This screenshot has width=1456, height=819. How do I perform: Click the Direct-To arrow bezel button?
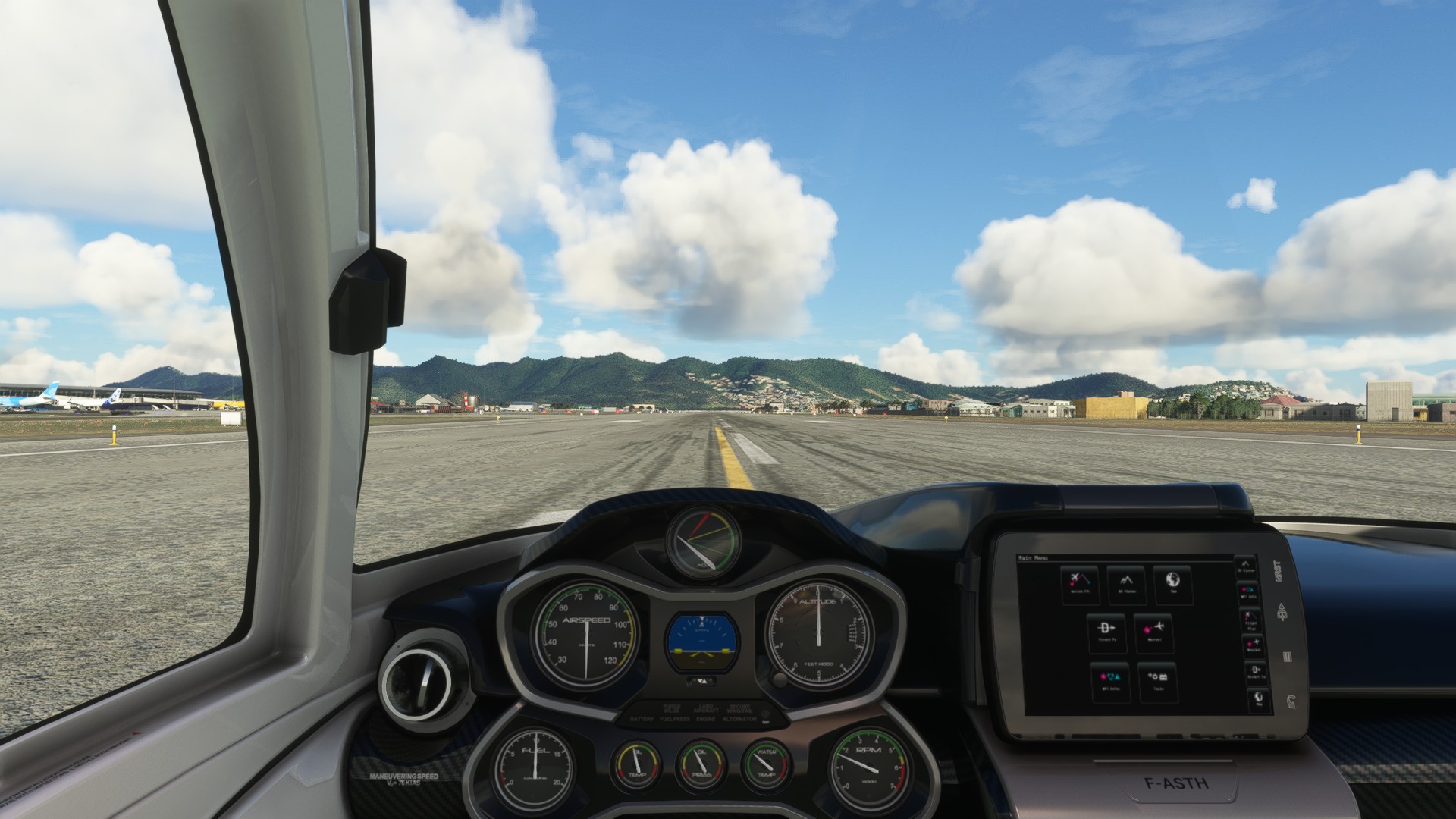(1282, 612)
